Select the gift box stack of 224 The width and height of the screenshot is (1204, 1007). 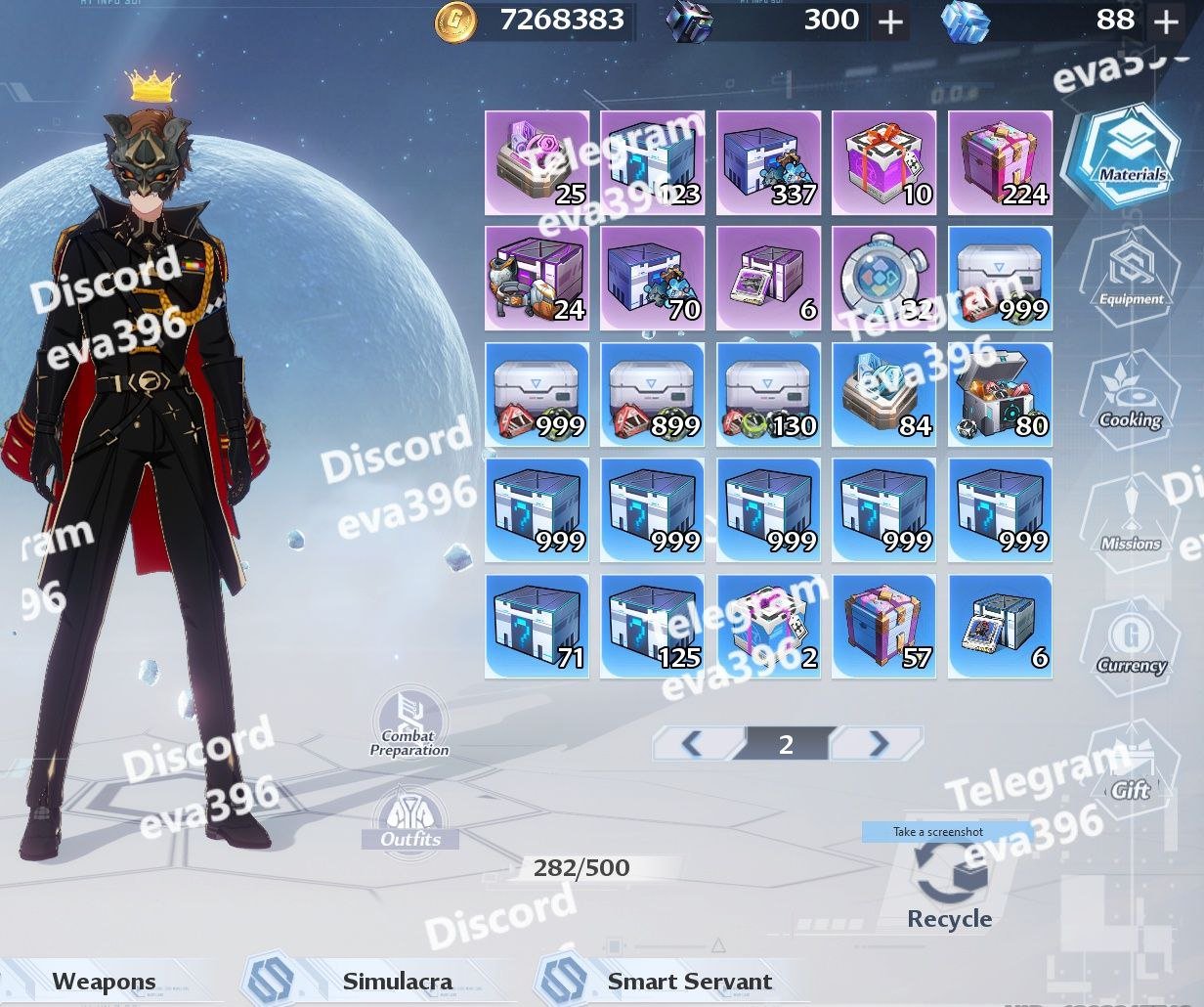pyautogui.click(x=1000, y=162)
